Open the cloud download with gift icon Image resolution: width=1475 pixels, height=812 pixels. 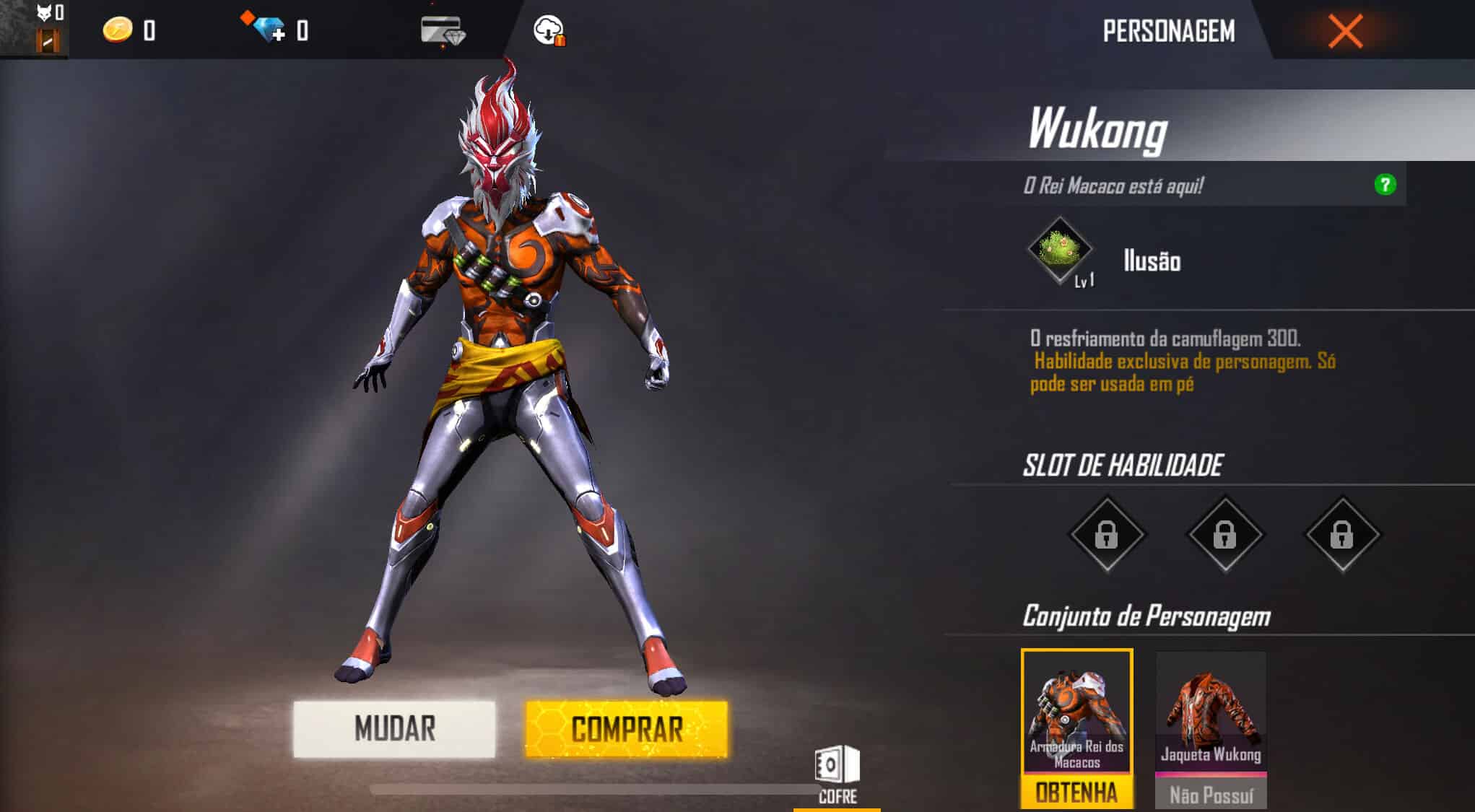549,30
